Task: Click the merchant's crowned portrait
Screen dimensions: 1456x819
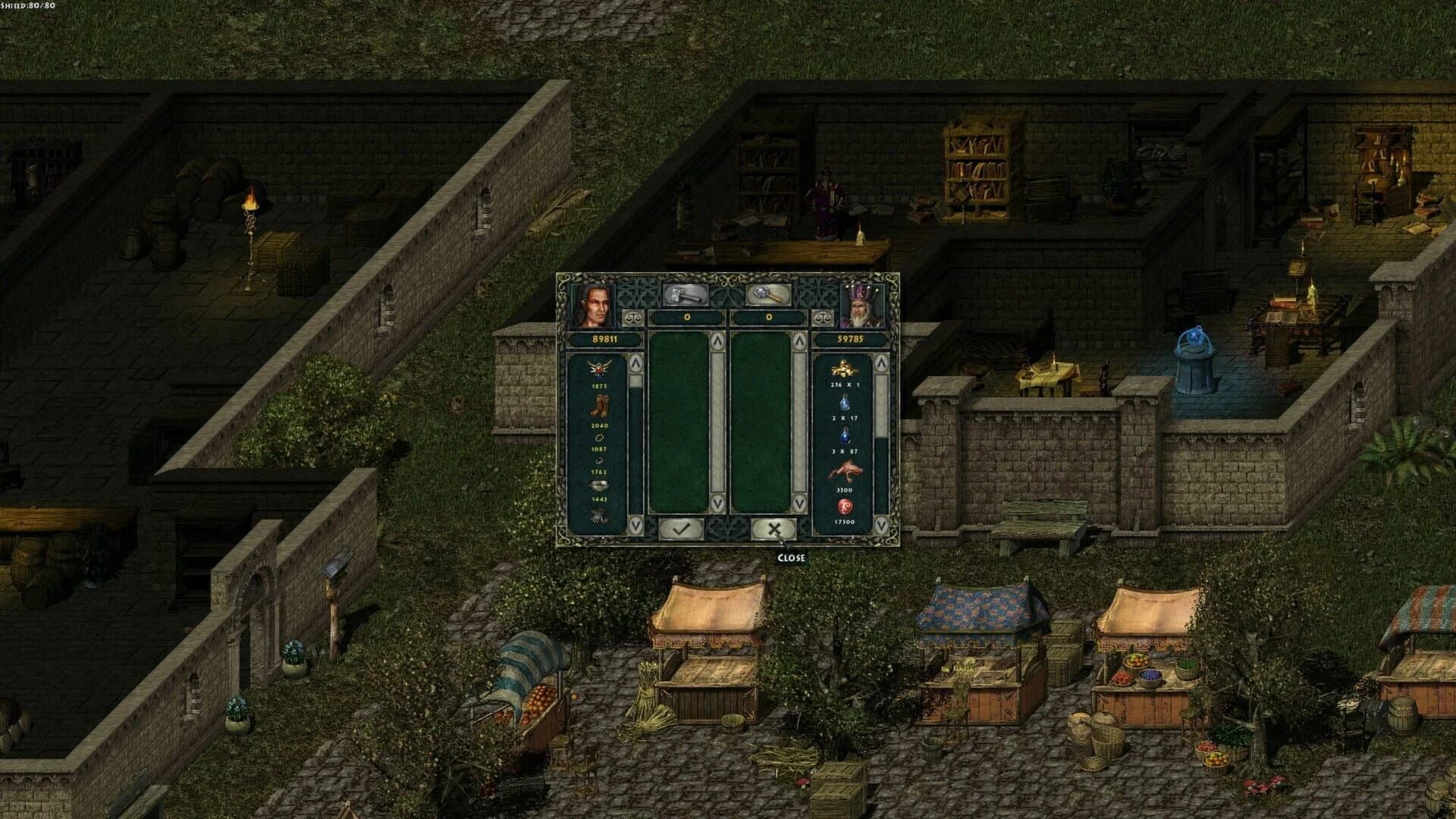Action: coord(860,306)
